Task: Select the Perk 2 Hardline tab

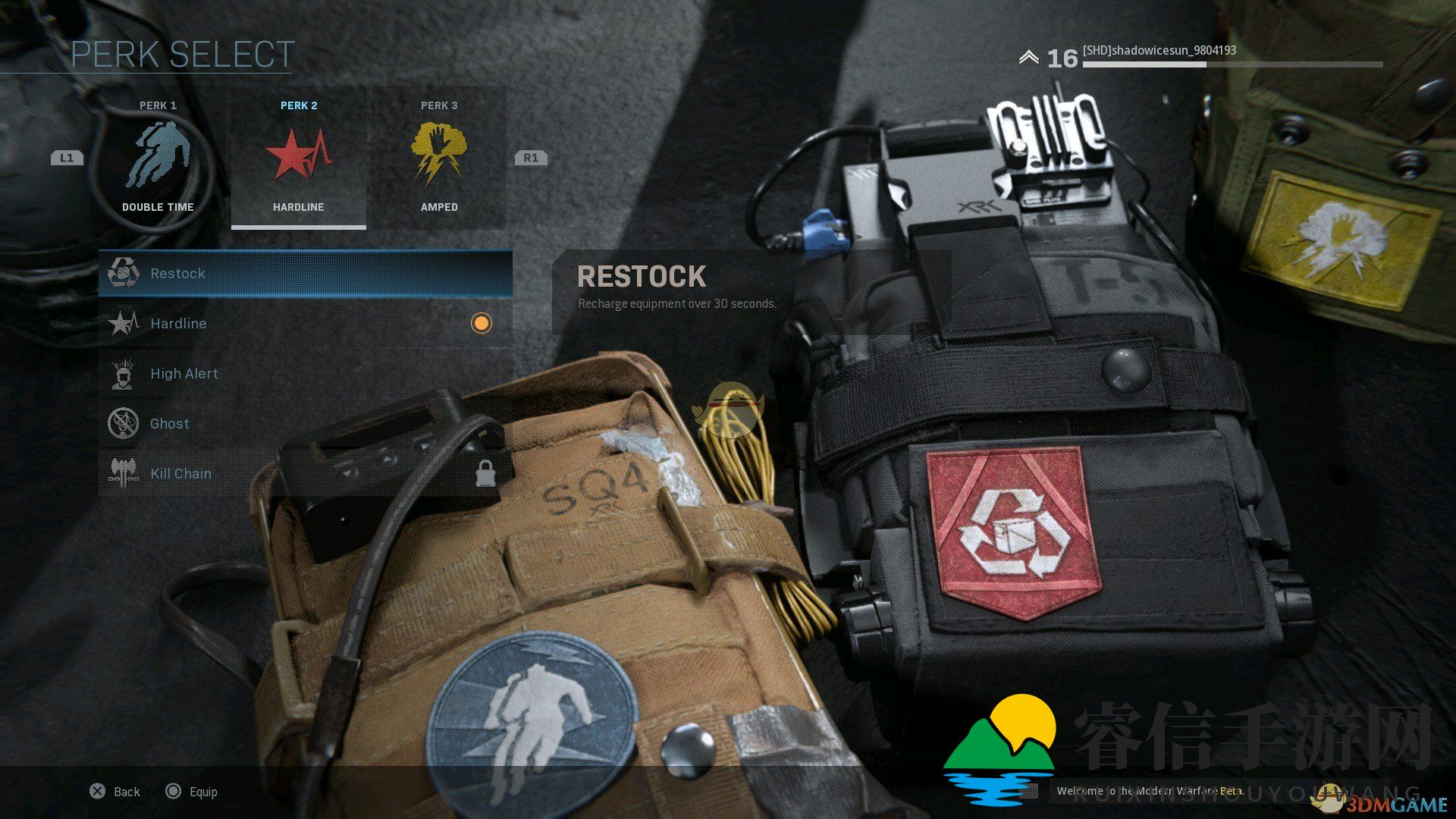Action: [298, 158]
